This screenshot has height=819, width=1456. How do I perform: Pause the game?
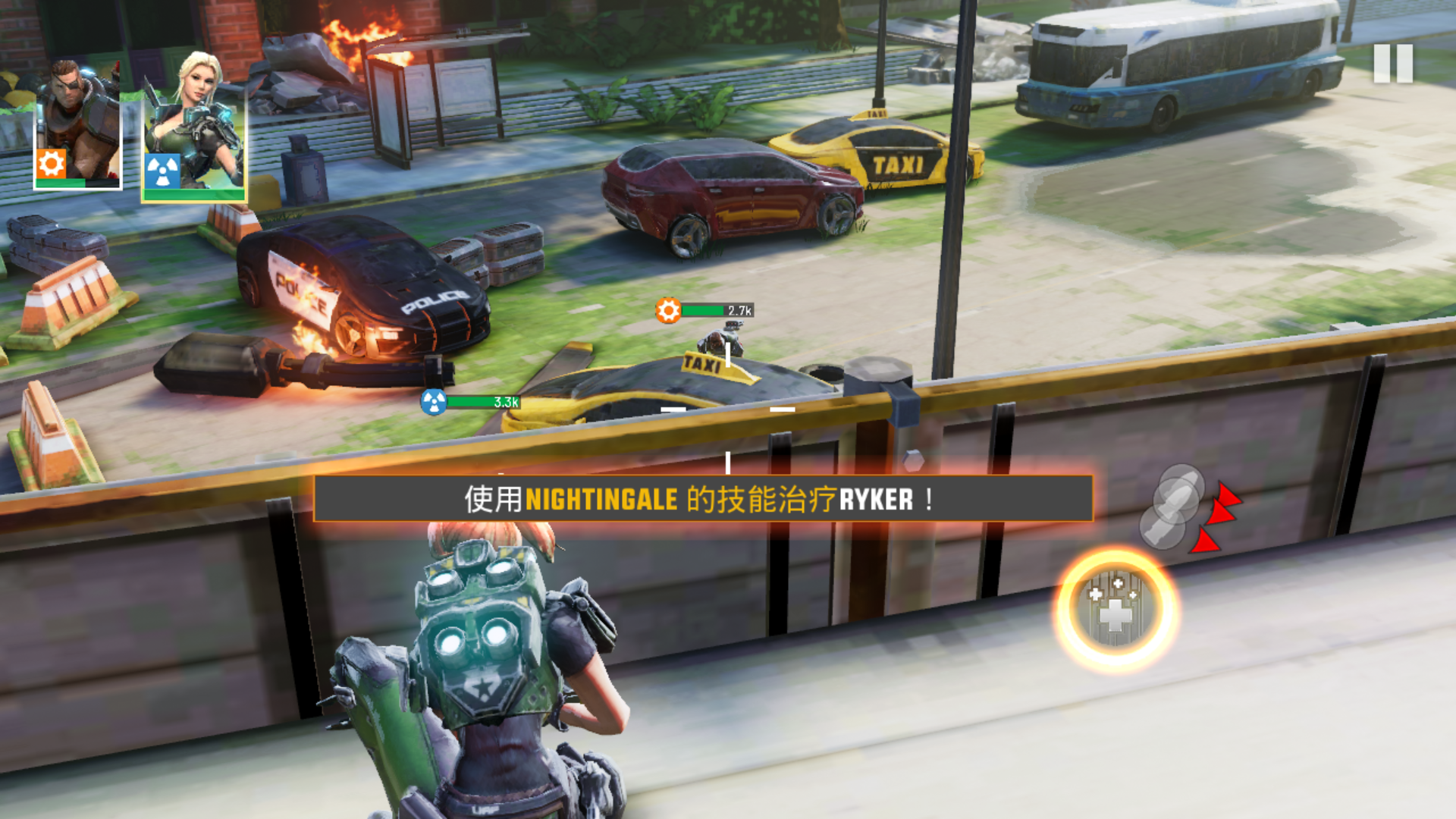coord(1393,64)
